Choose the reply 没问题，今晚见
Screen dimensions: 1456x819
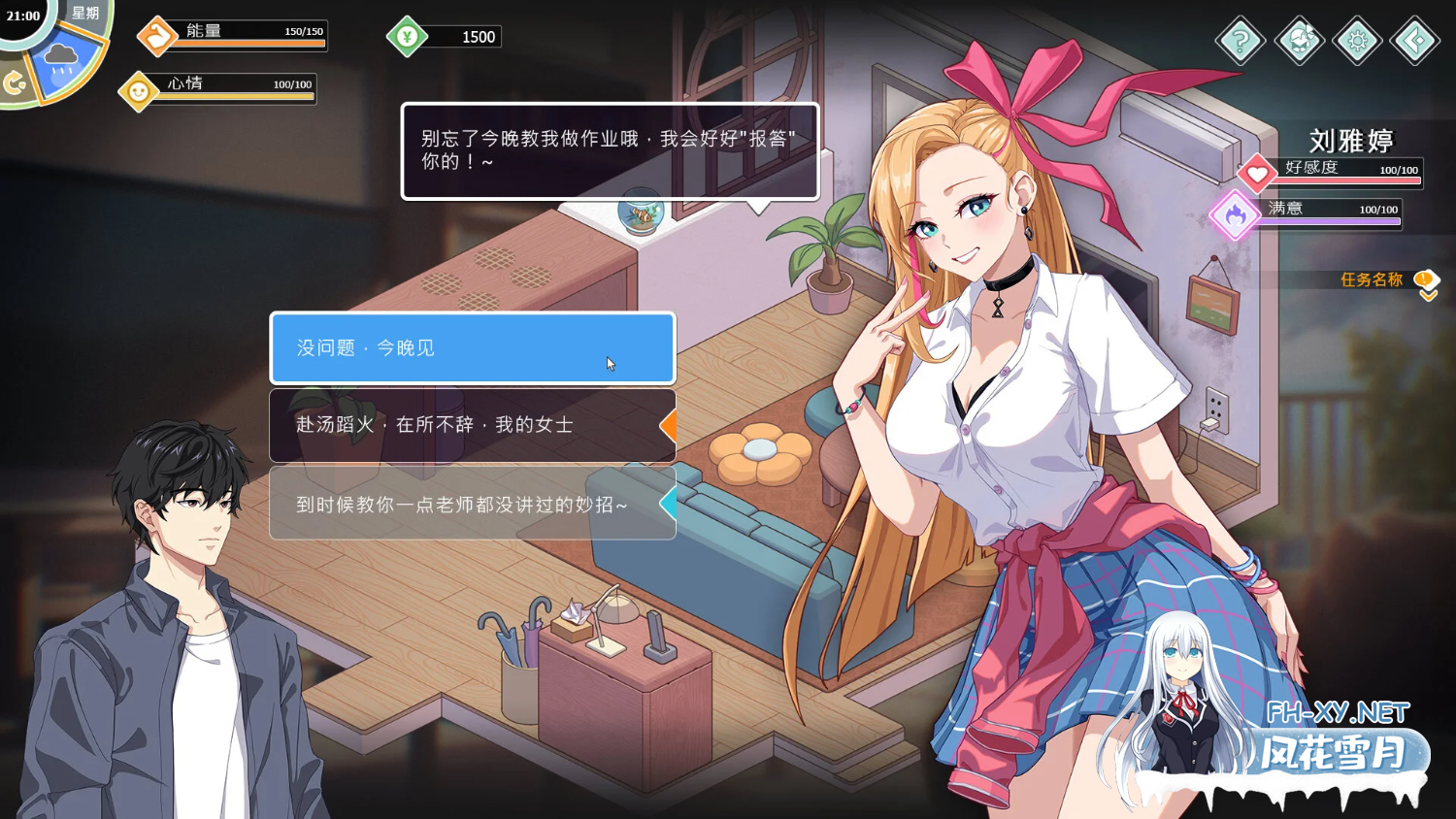point(473,347)
